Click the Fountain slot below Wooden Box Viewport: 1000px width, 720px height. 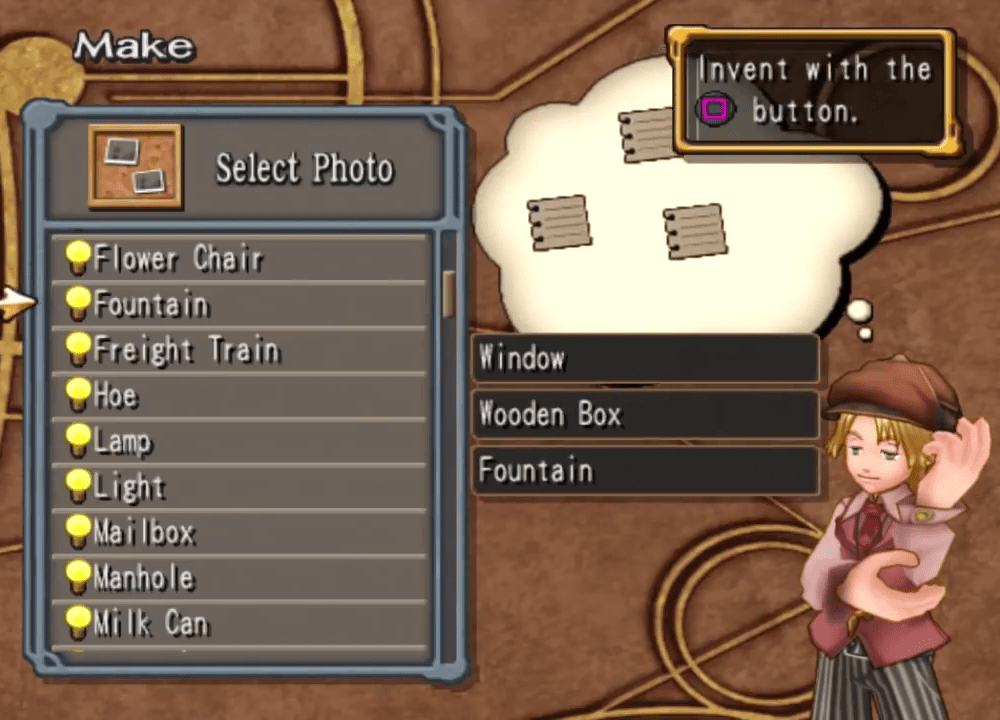coord(645,470)
